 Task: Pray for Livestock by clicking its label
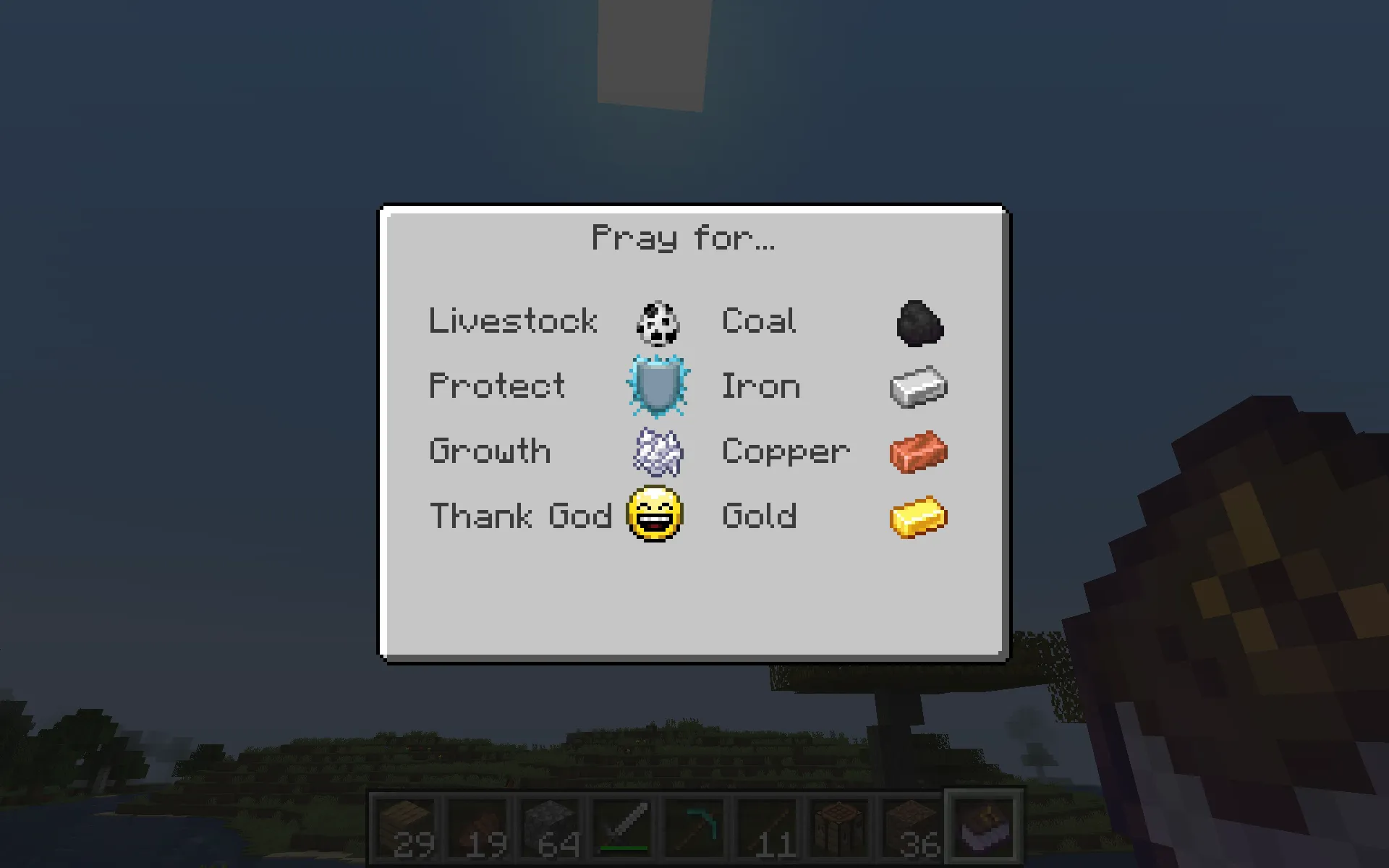(x=513, y=320)
